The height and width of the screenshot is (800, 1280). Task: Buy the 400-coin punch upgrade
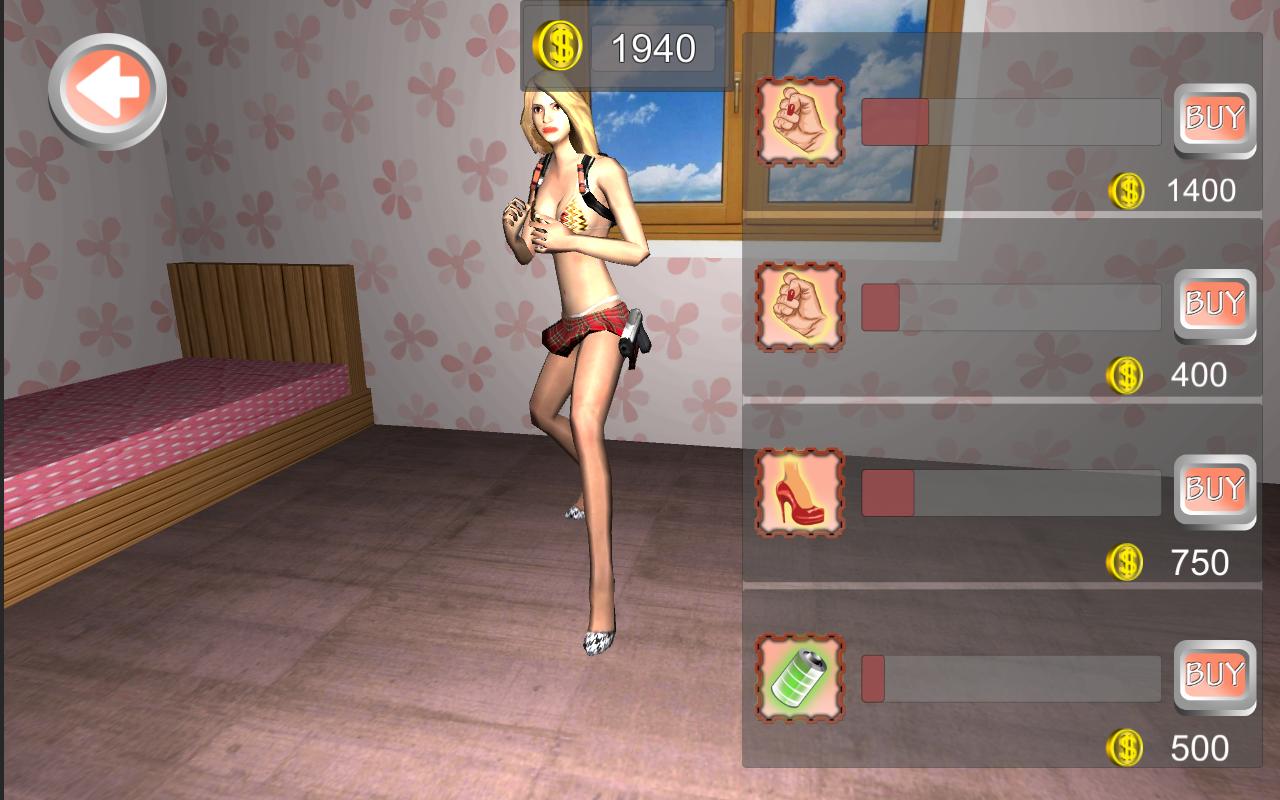pyautogui.click(x=1214, y=305)
